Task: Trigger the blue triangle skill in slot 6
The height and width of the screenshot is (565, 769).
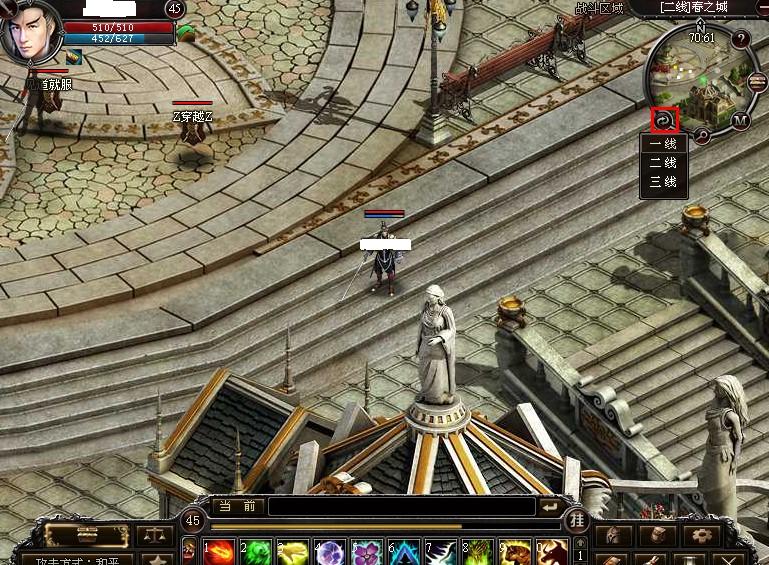Action: tap(403, 552)
